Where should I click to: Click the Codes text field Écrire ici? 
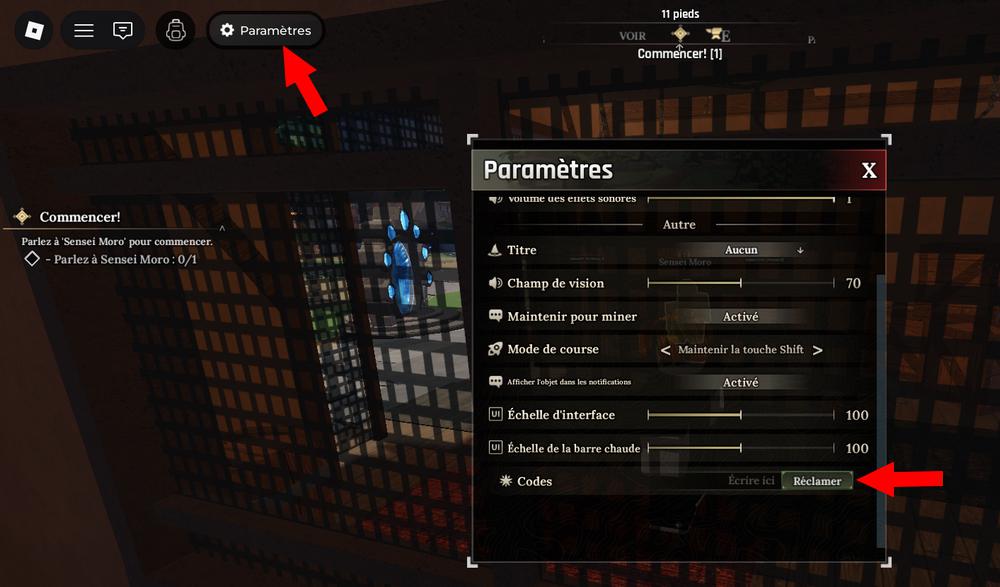click(750, 481)
